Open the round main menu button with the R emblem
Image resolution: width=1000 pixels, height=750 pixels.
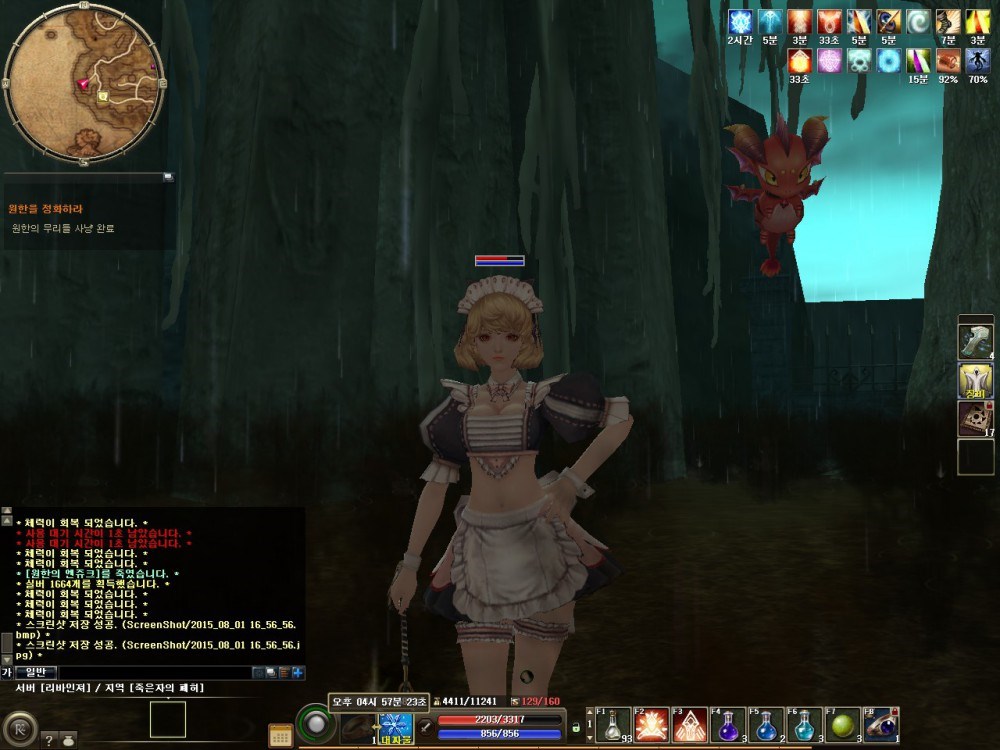pyautogui.click(x=20, y=725)
